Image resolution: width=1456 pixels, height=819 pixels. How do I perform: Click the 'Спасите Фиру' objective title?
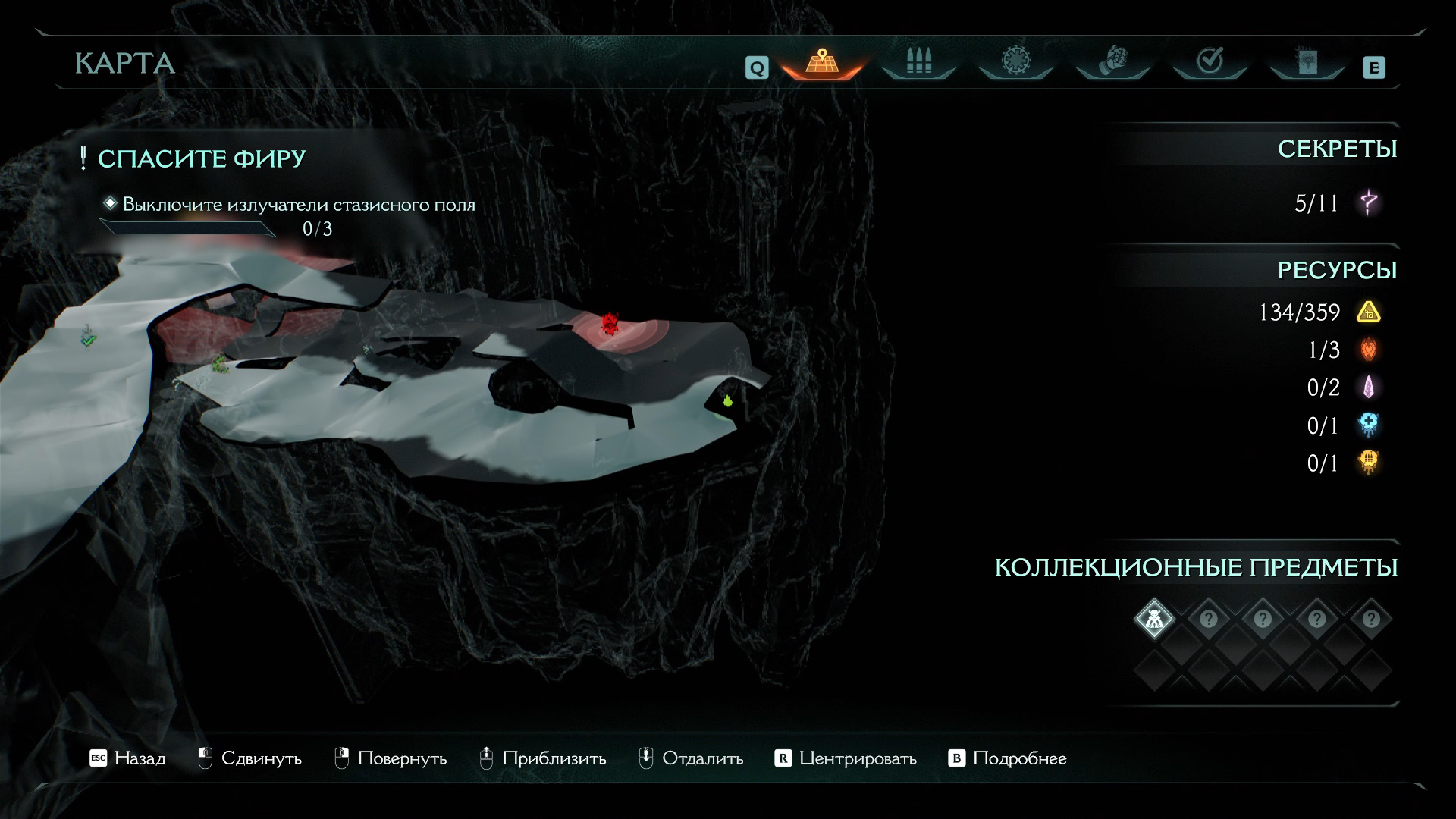pos(201,158)
